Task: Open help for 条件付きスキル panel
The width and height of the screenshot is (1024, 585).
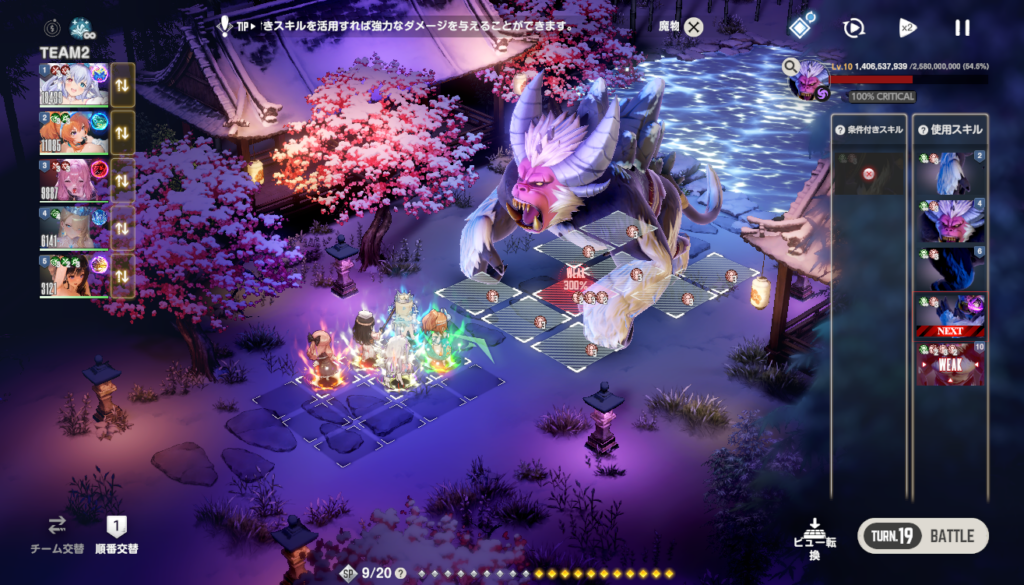Action: point(839,130)
